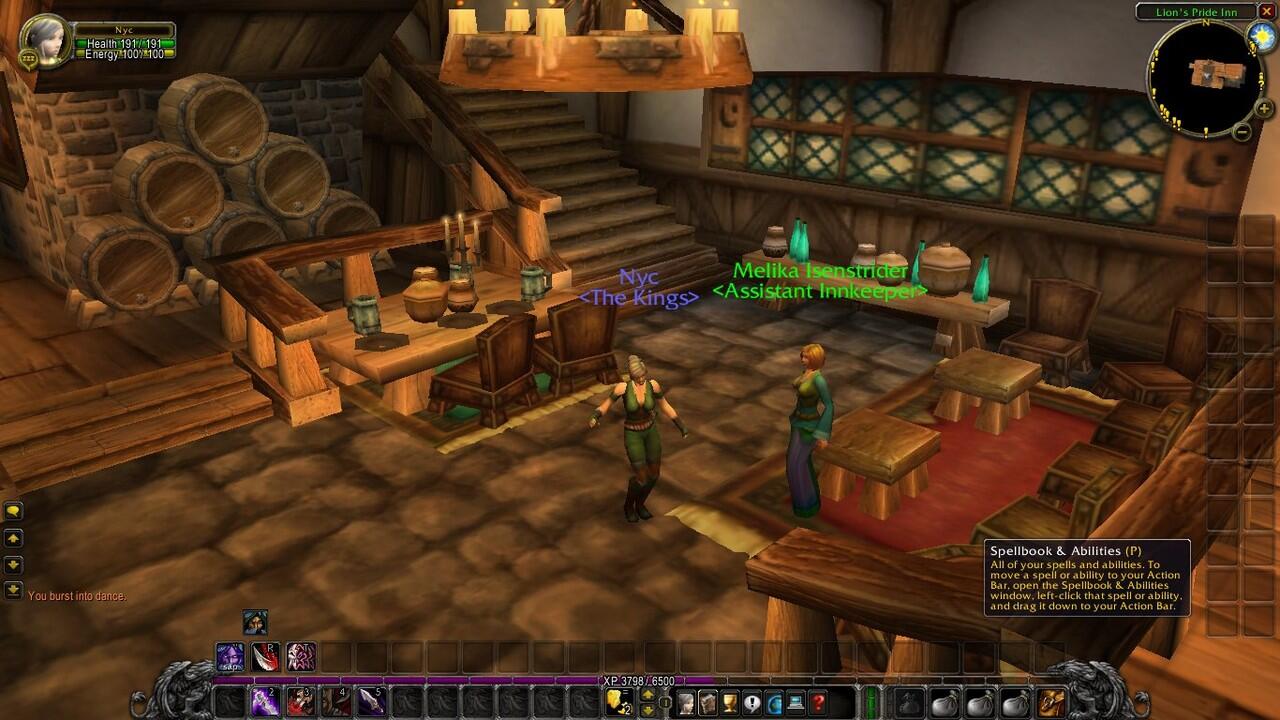Open the Spellbook & Abilities micro button
This screenshot has width=1280, height=720.
point(709,702)
